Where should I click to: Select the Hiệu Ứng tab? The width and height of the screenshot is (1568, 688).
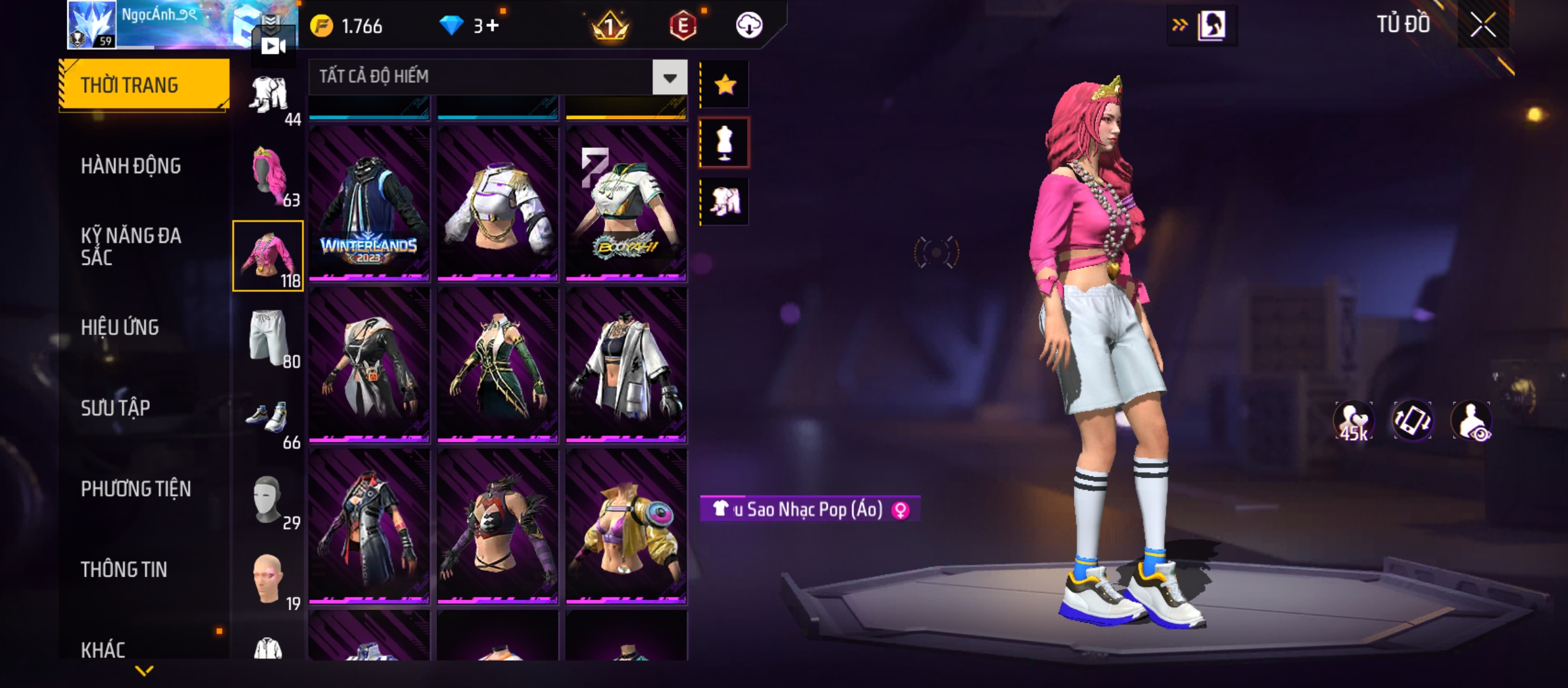tap(120, 327)
